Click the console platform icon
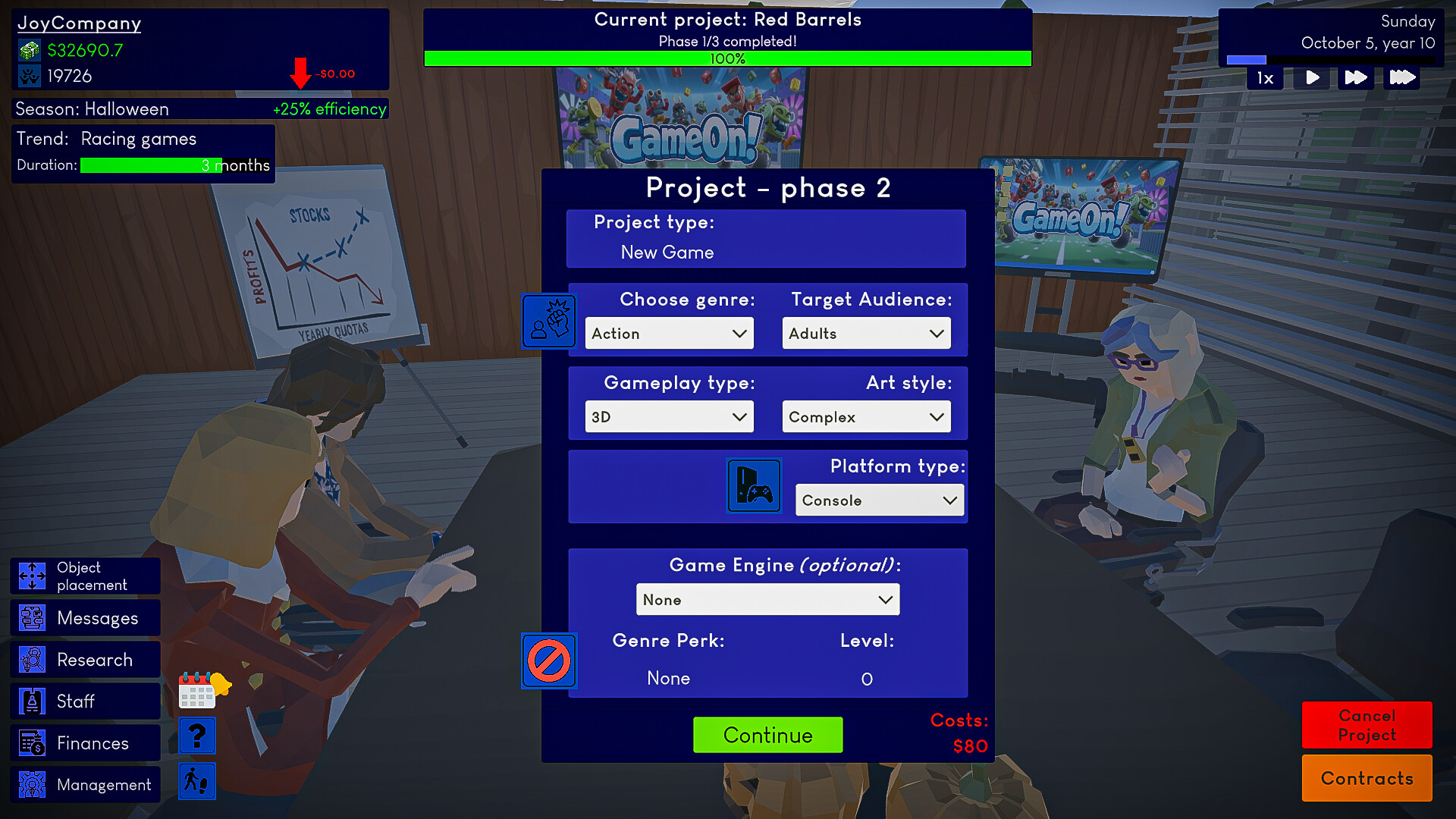This screenshot has height=819, width=1456. point(754,485)
